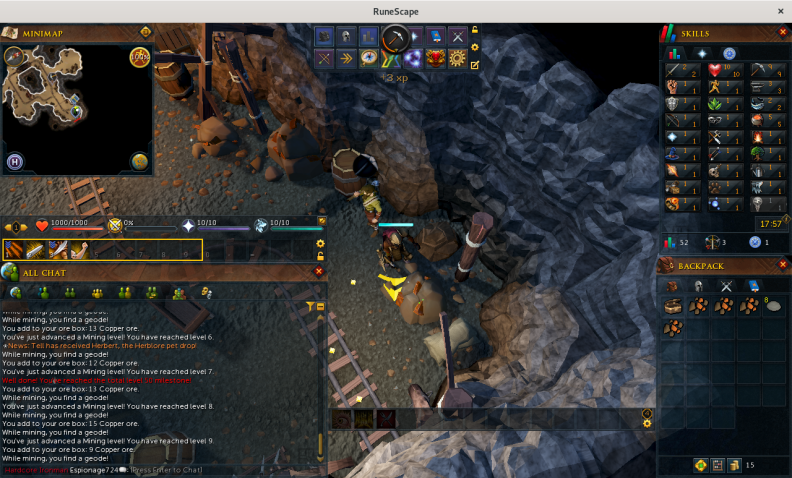This screenshot has height=478, width=792.
Task: Click the minimap compass
Action: pos(16,57)
